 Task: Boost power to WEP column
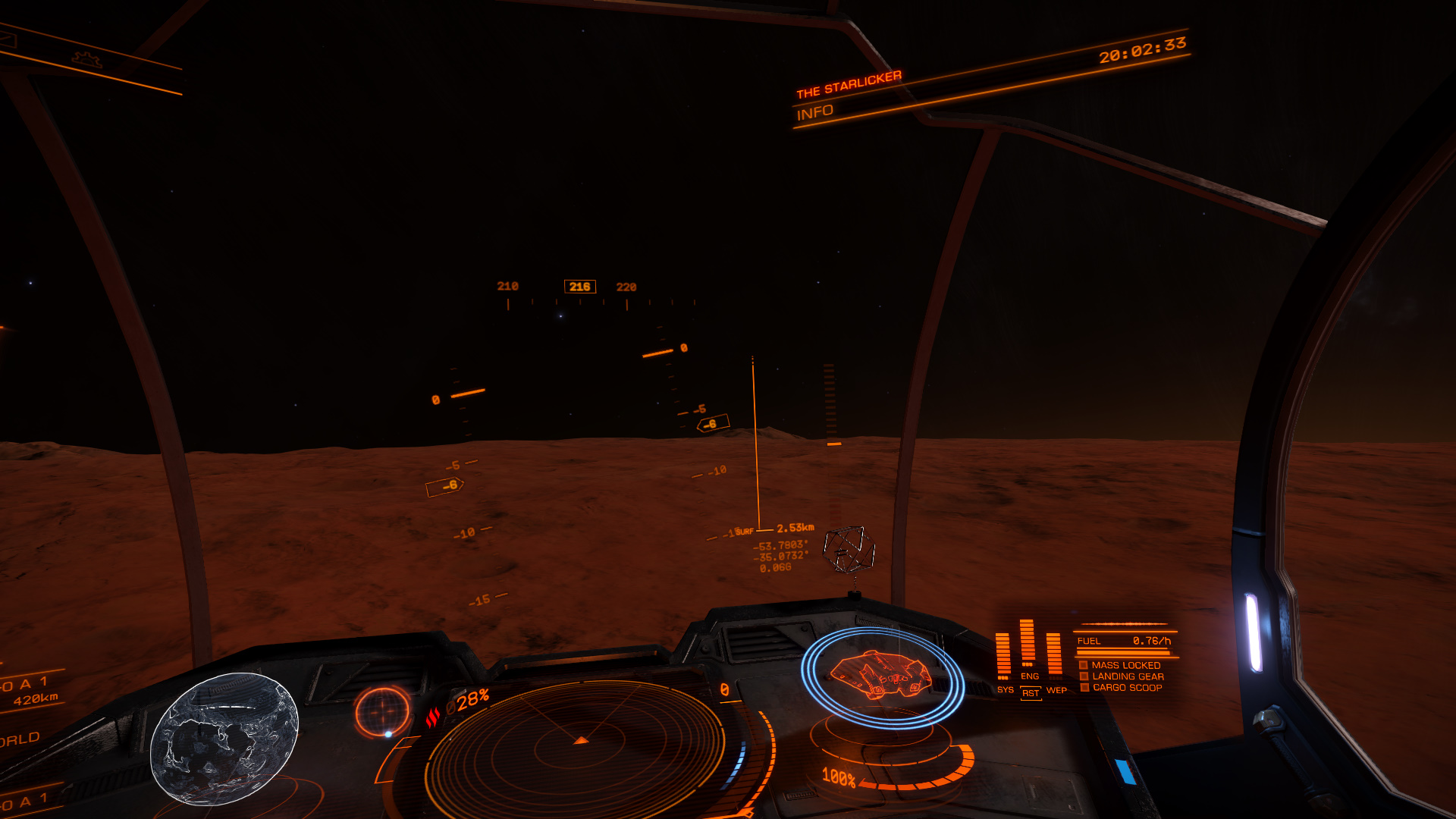pos(1055,656)
